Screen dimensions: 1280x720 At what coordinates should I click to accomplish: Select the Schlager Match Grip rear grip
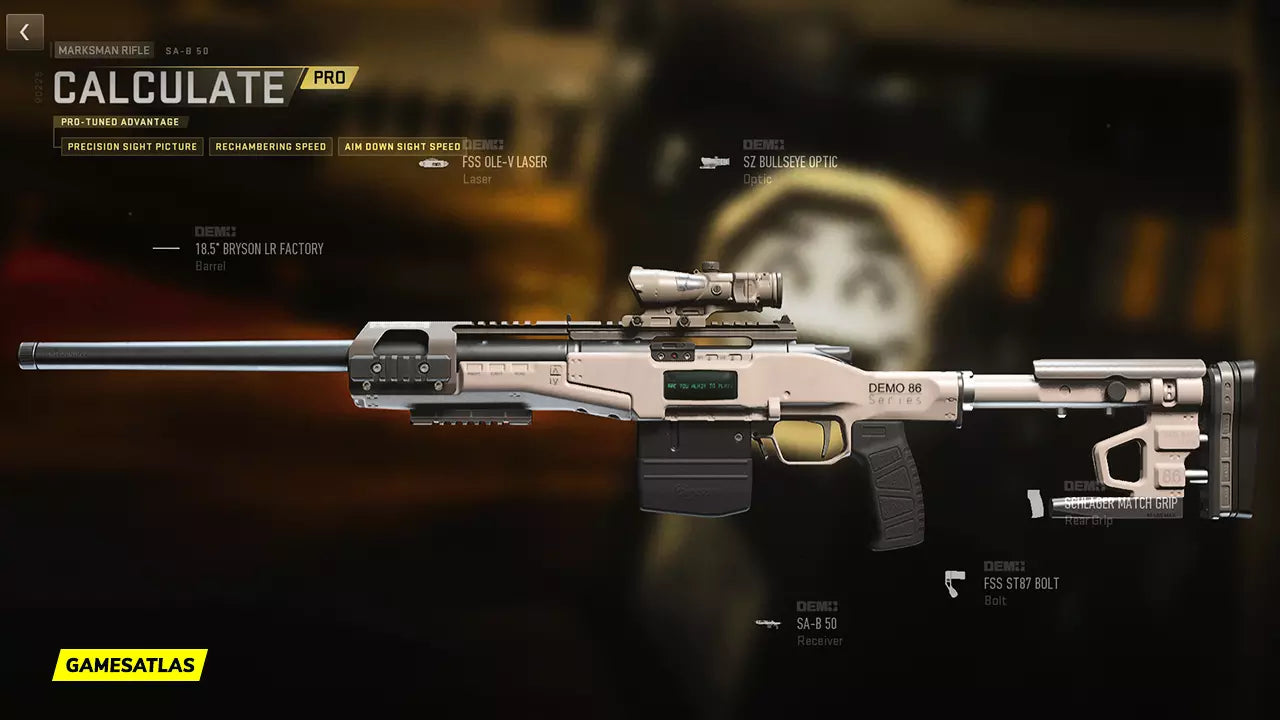tap(1119, 504)
